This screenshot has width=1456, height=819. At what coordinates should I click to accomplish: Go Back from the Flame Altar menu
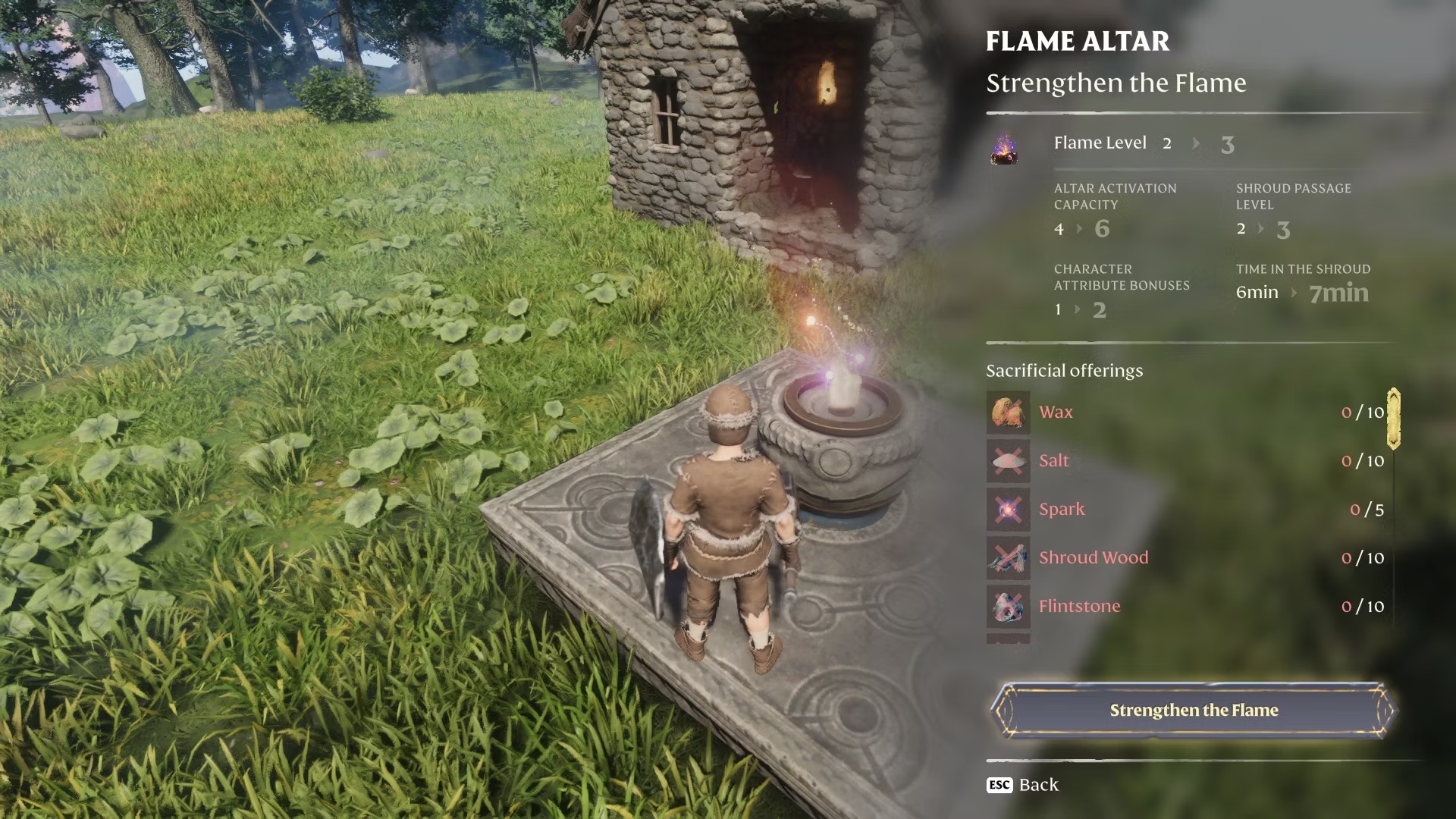1023,785
